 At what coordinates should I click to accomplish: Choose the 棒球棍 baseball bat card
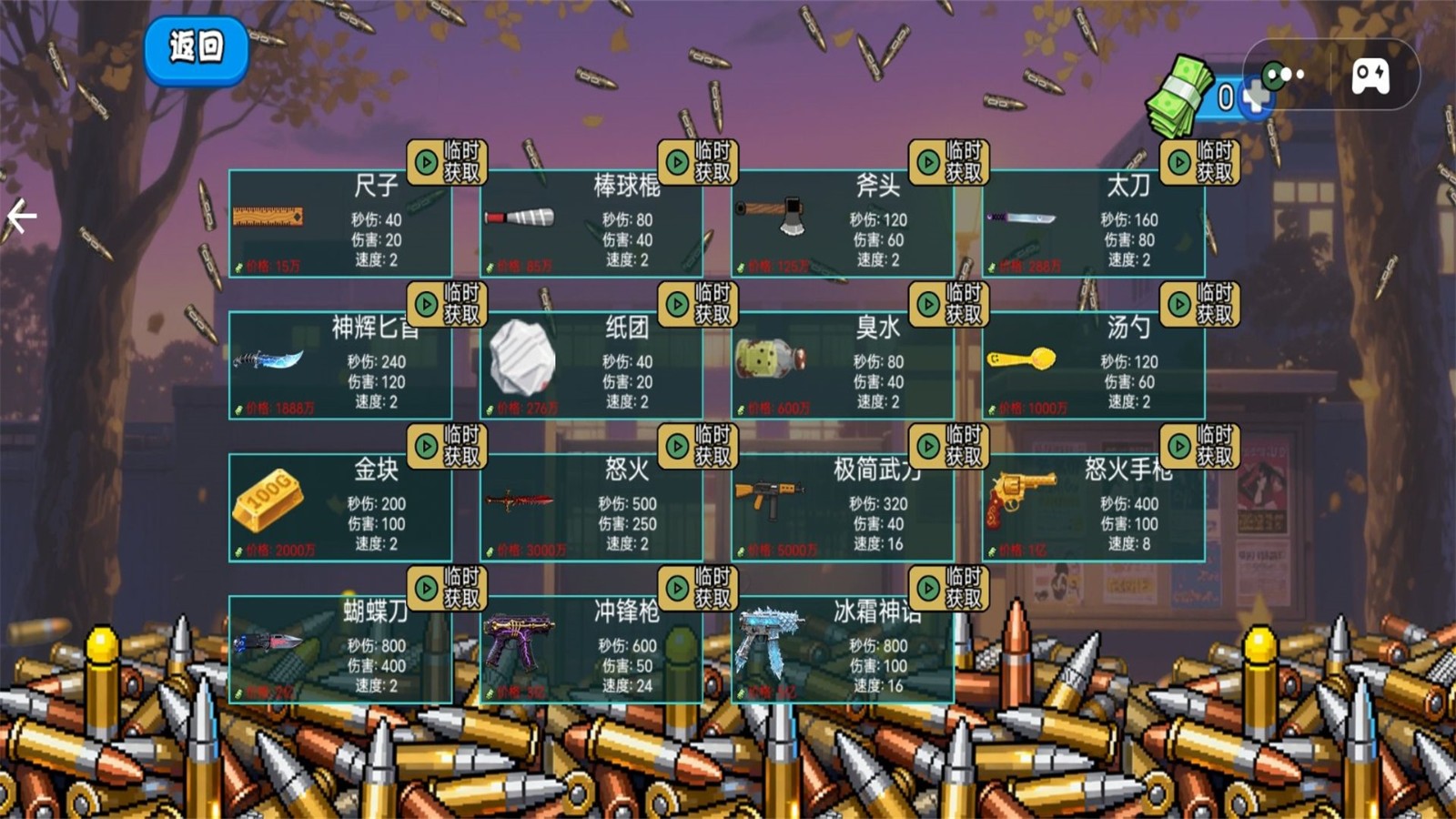tap(591, 225)
